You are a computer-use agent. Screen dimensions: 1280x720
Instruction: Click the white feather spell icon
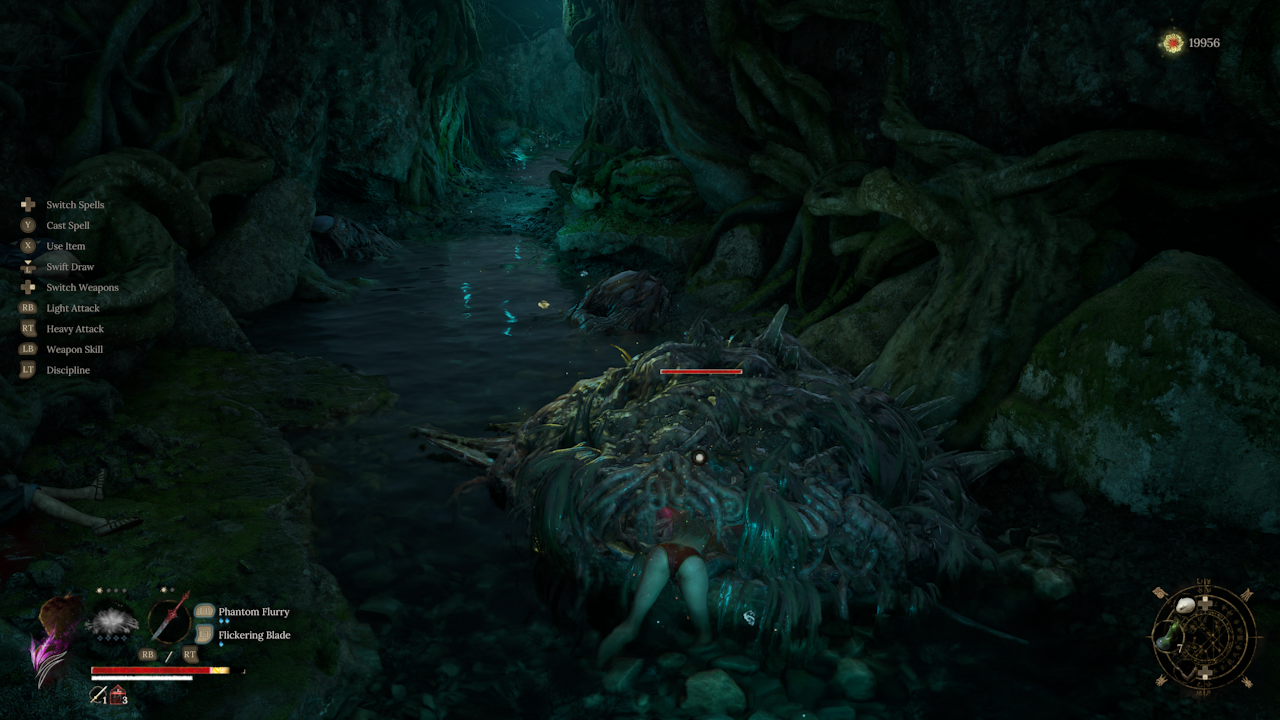tap(112, 623)
